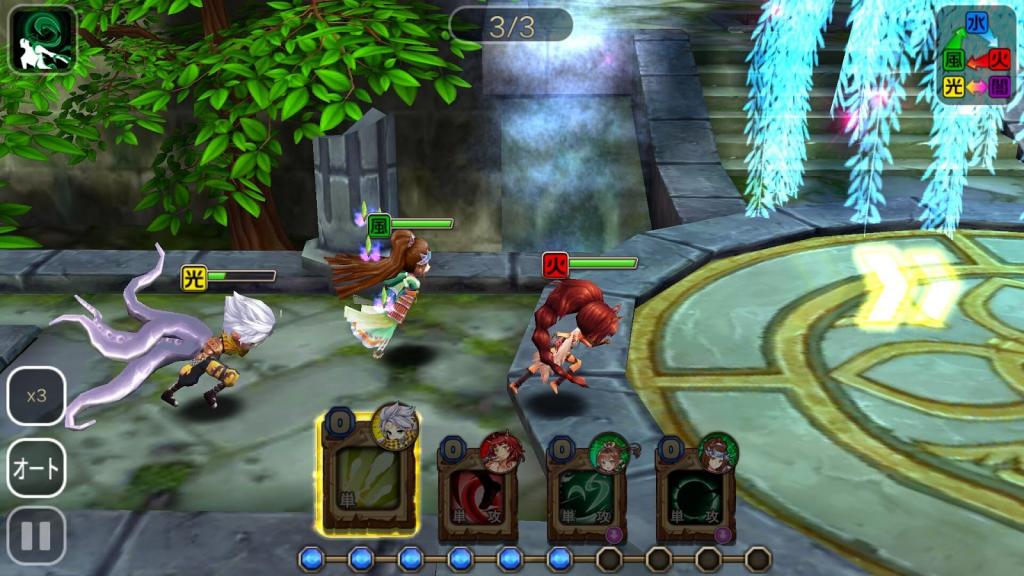This screenshot has width=1024, height=576.
Task: Enable auto battle with the オート button
Action: 37,468
